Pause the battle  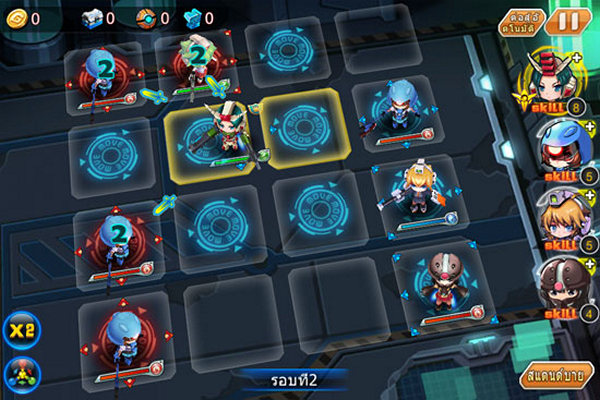(569, 20)
